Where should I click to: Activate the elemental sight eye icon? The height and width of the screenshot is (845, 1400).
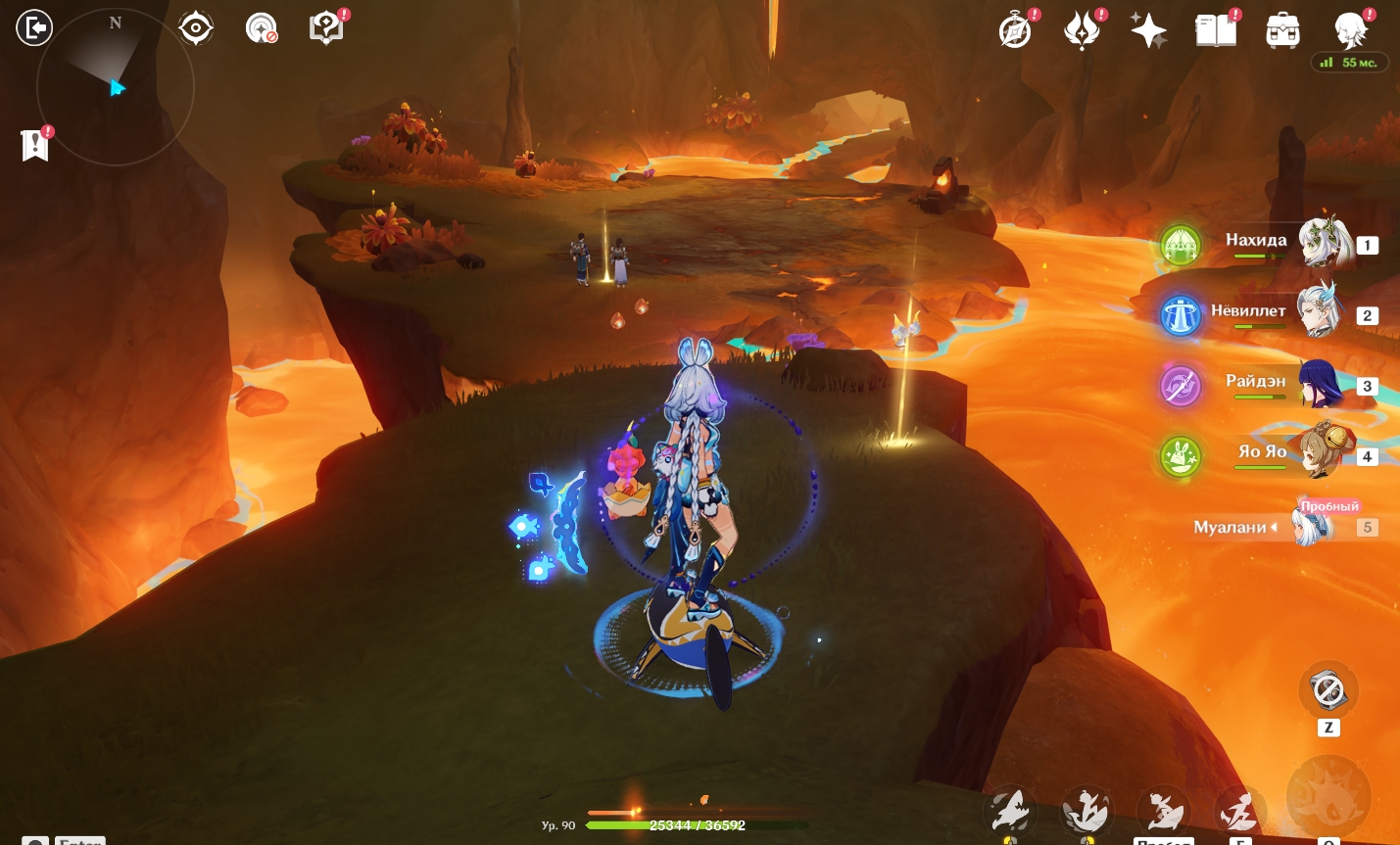click(196, 28)
